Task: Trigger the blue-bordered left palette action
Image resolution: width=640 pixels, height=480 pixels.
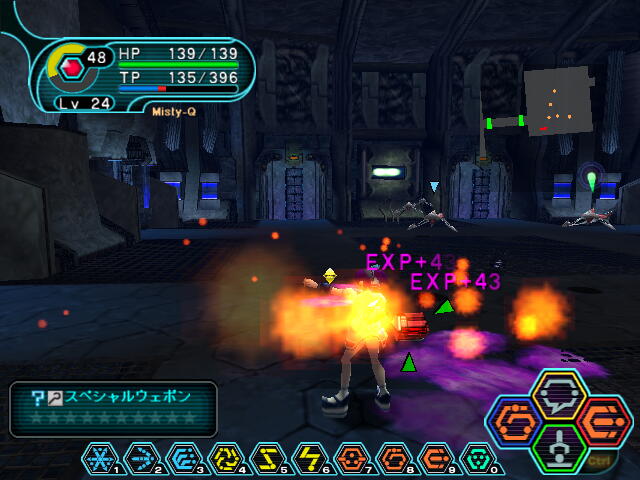Action: [516, 421]
